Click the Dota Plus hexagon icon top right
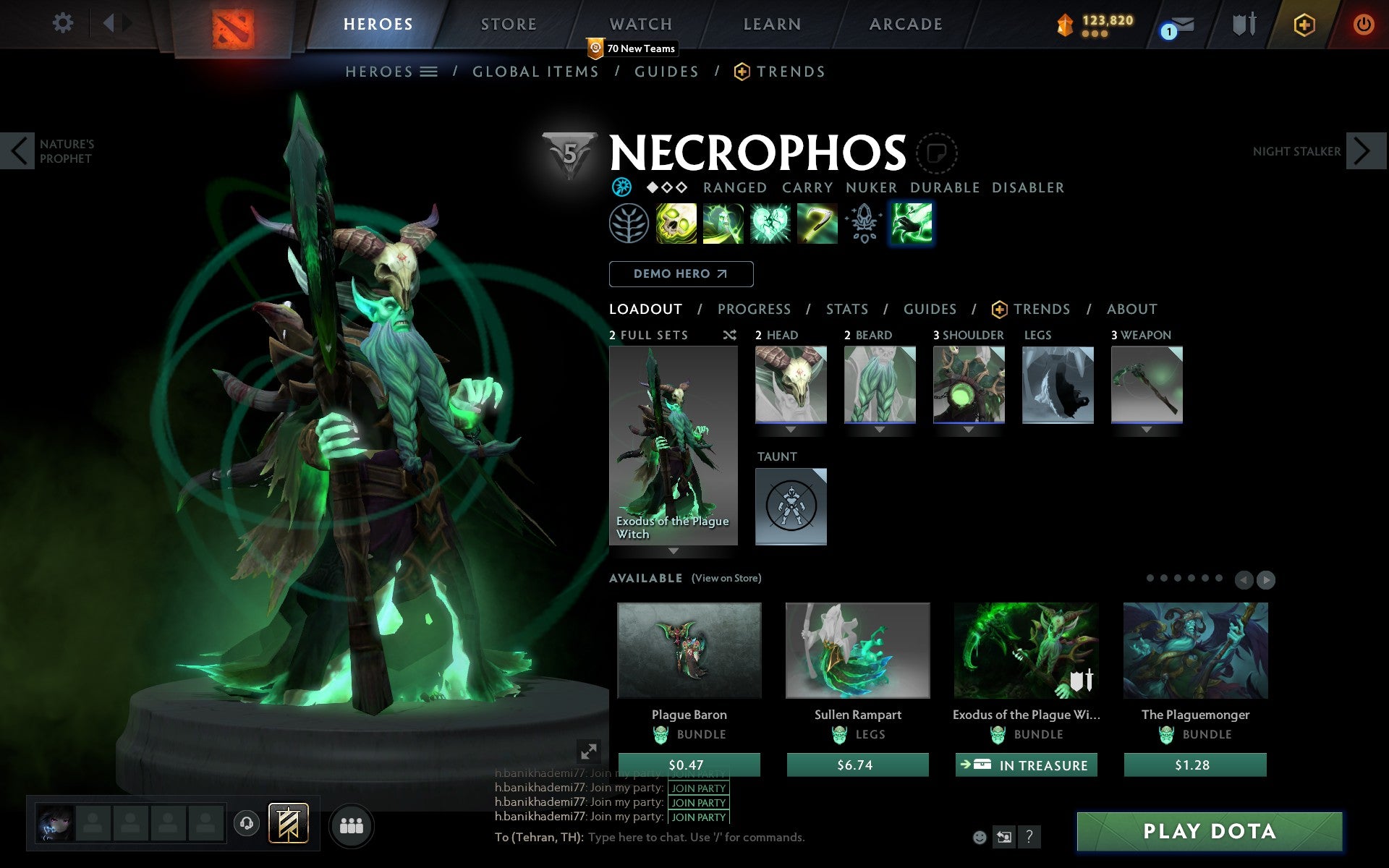 pos(1302,23)
